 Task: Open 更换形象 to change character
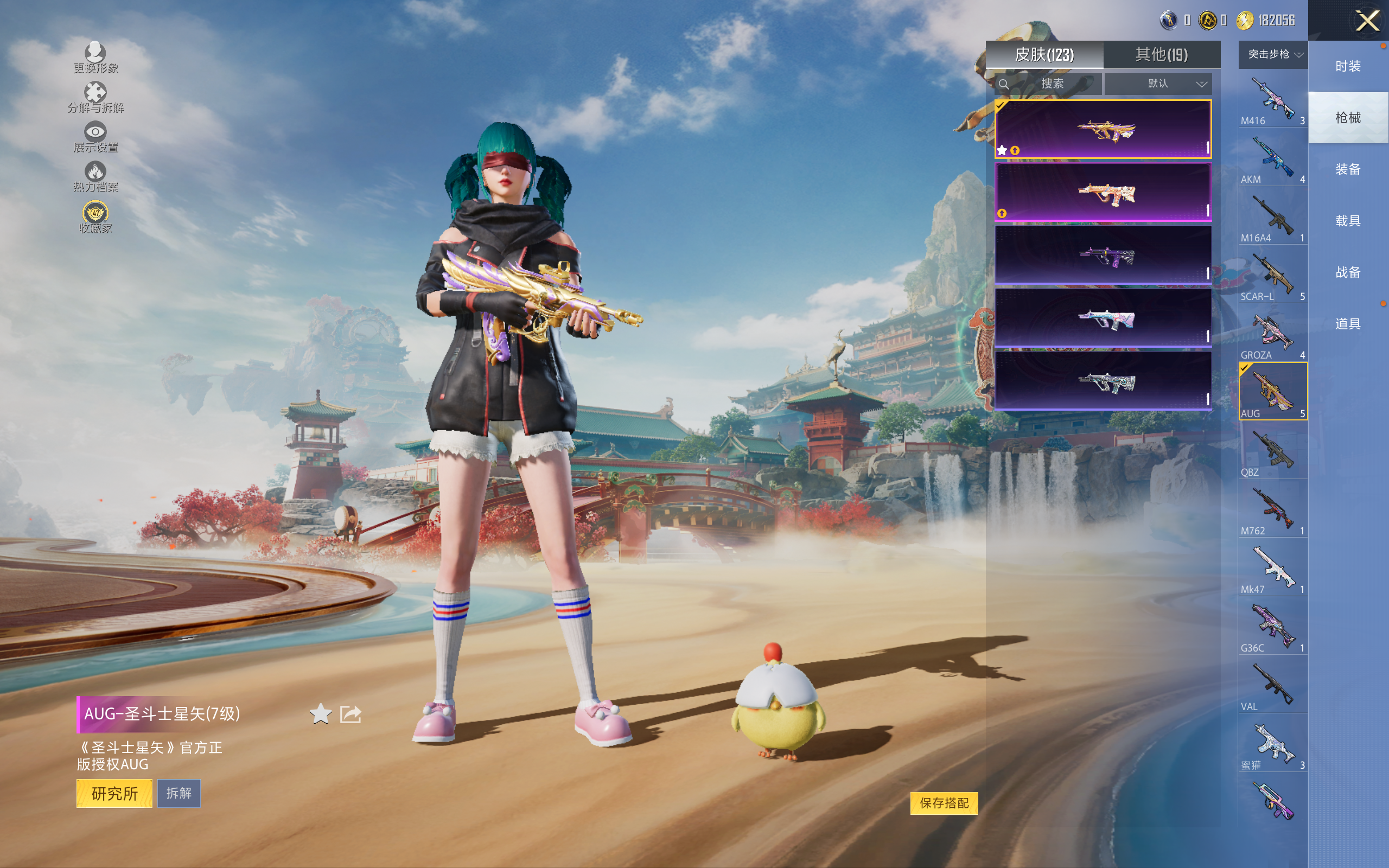pyautogui.click(x=95, y=58)
